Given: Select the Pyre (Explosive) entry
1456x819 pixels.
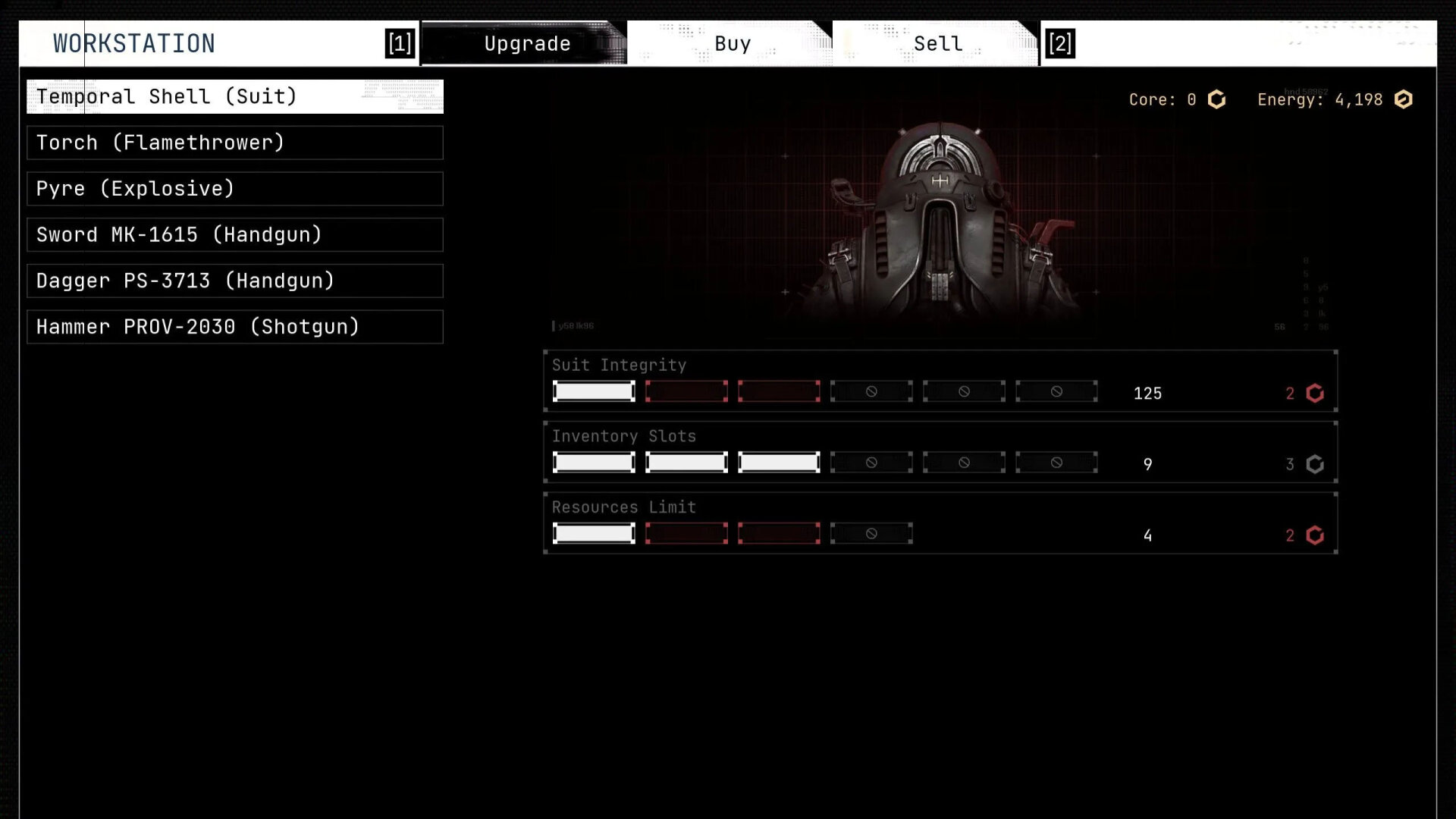Looking at the screenshot, I should point(235,189).
